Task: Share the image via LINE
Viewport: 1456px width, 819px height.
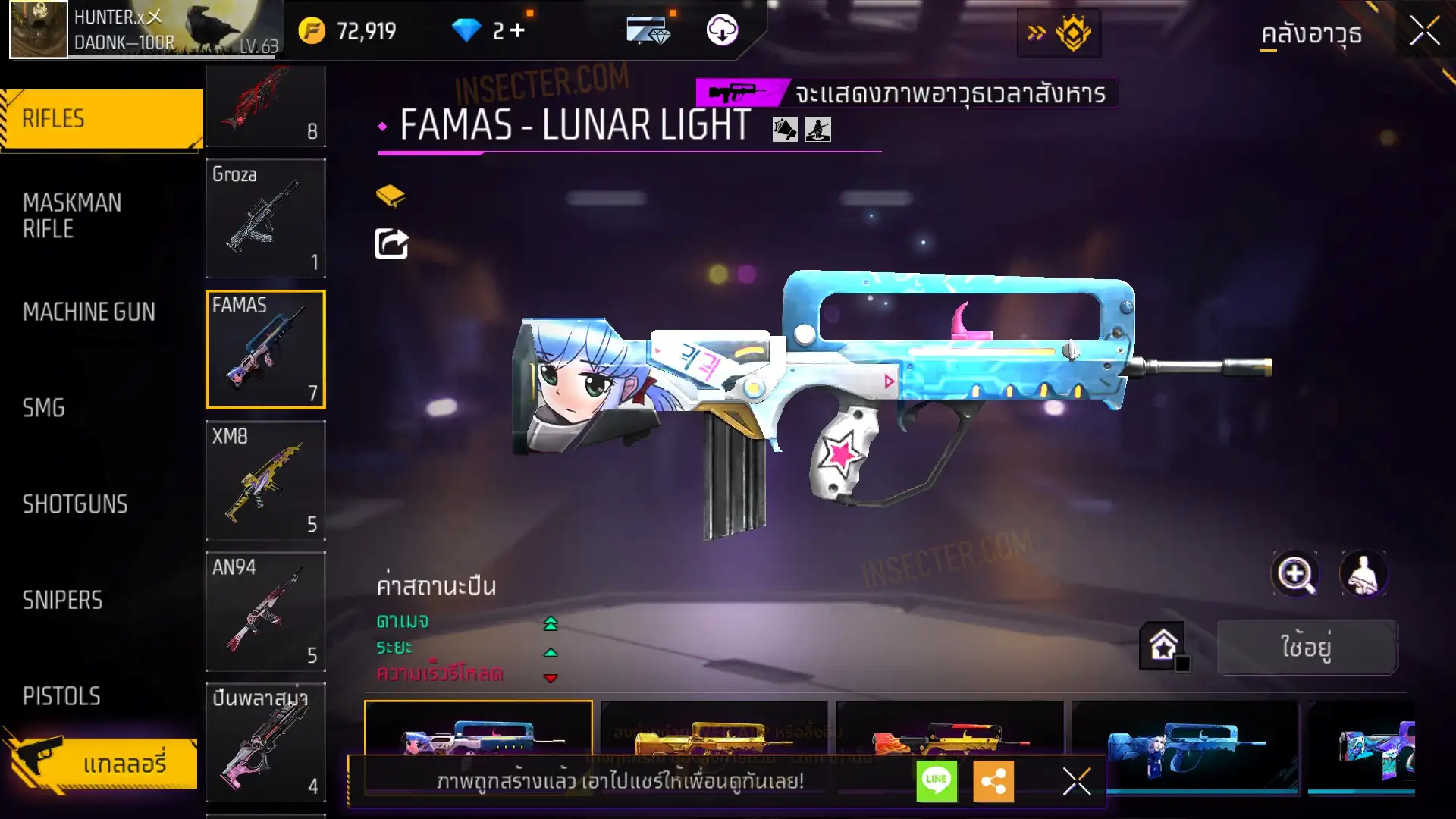Action: (x=937, y=780)
